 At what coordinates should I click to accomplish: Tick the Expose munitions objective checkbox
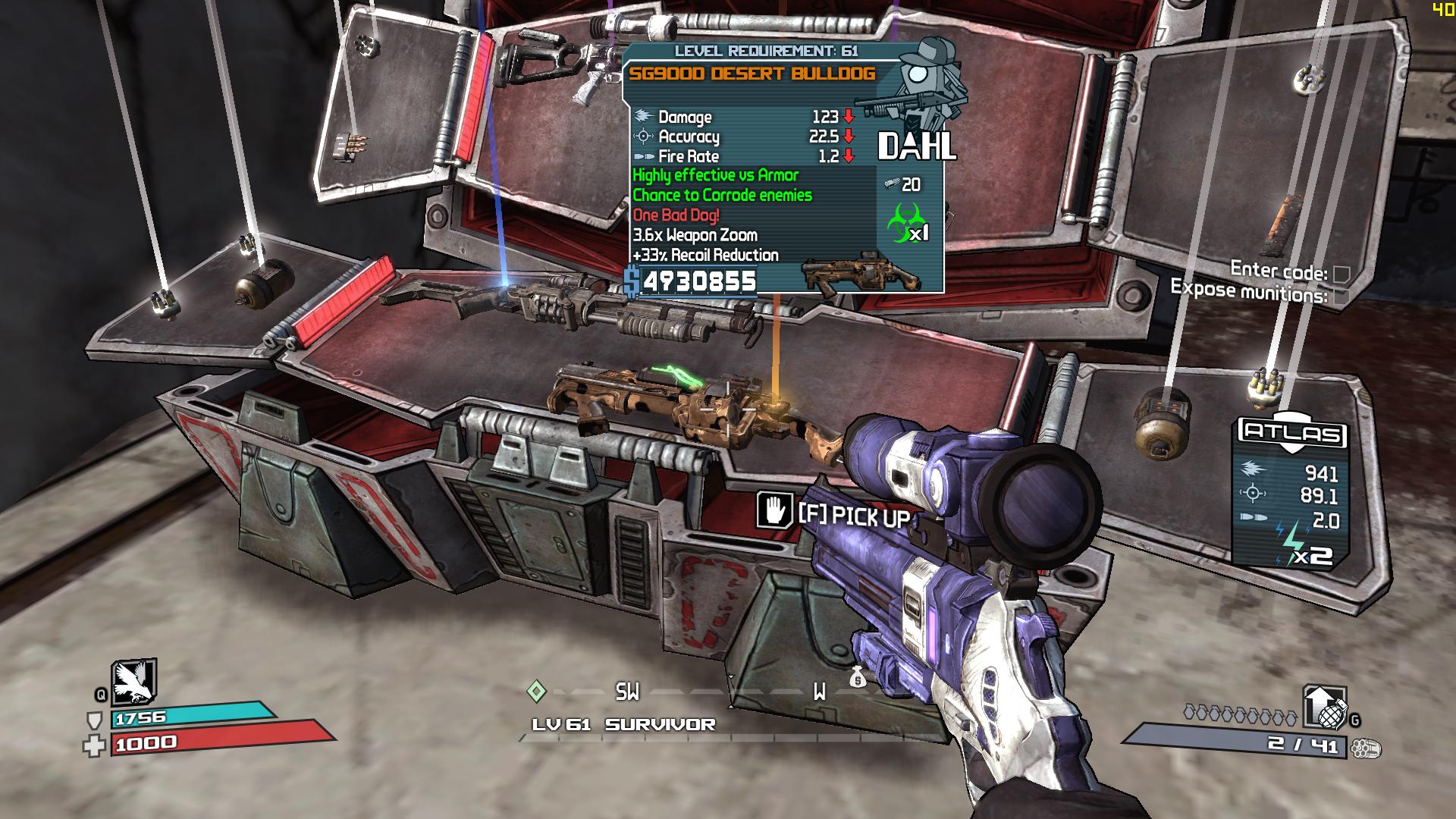(1341, 297)
